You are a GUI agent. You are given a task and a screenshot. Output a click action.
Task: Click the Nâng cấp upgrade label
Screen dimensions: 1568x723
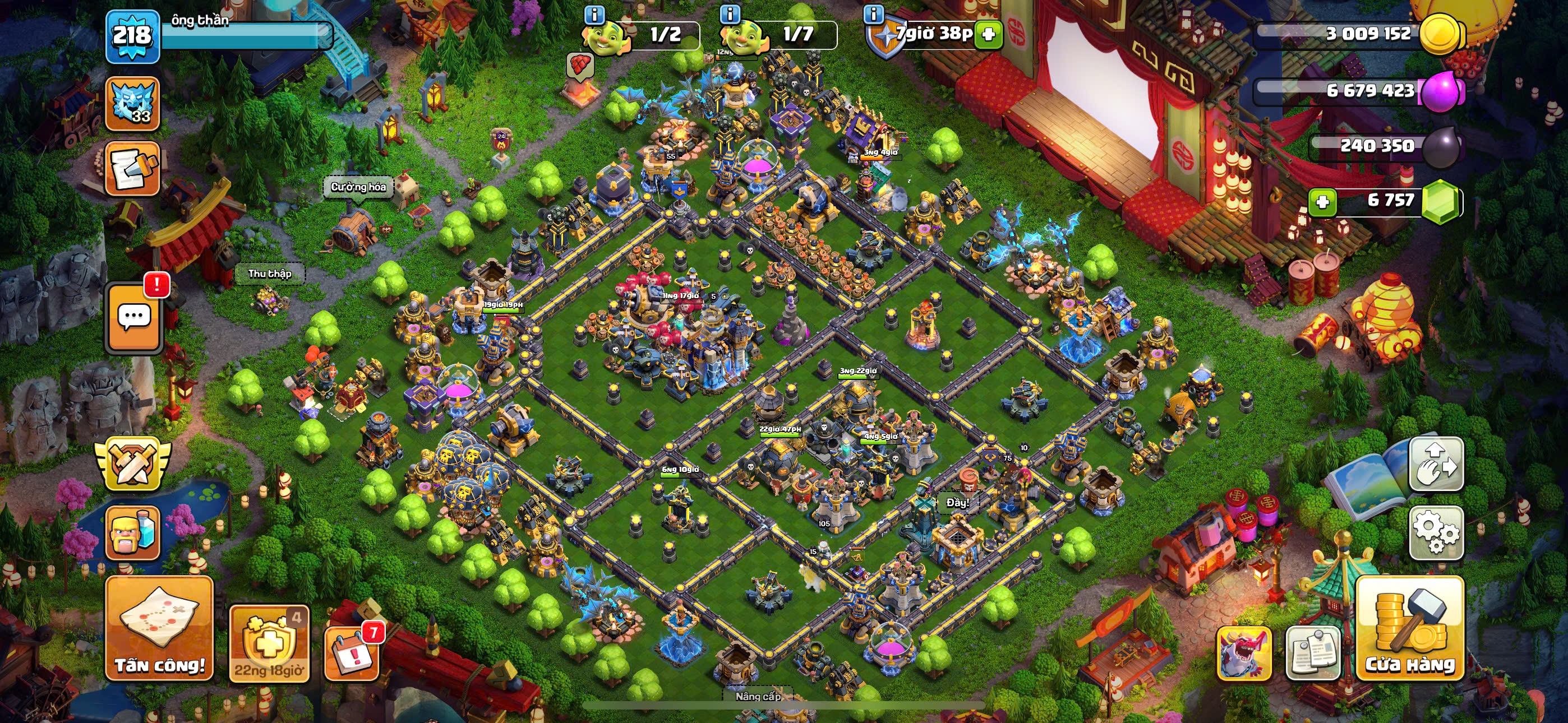click(x=757, y=696)
